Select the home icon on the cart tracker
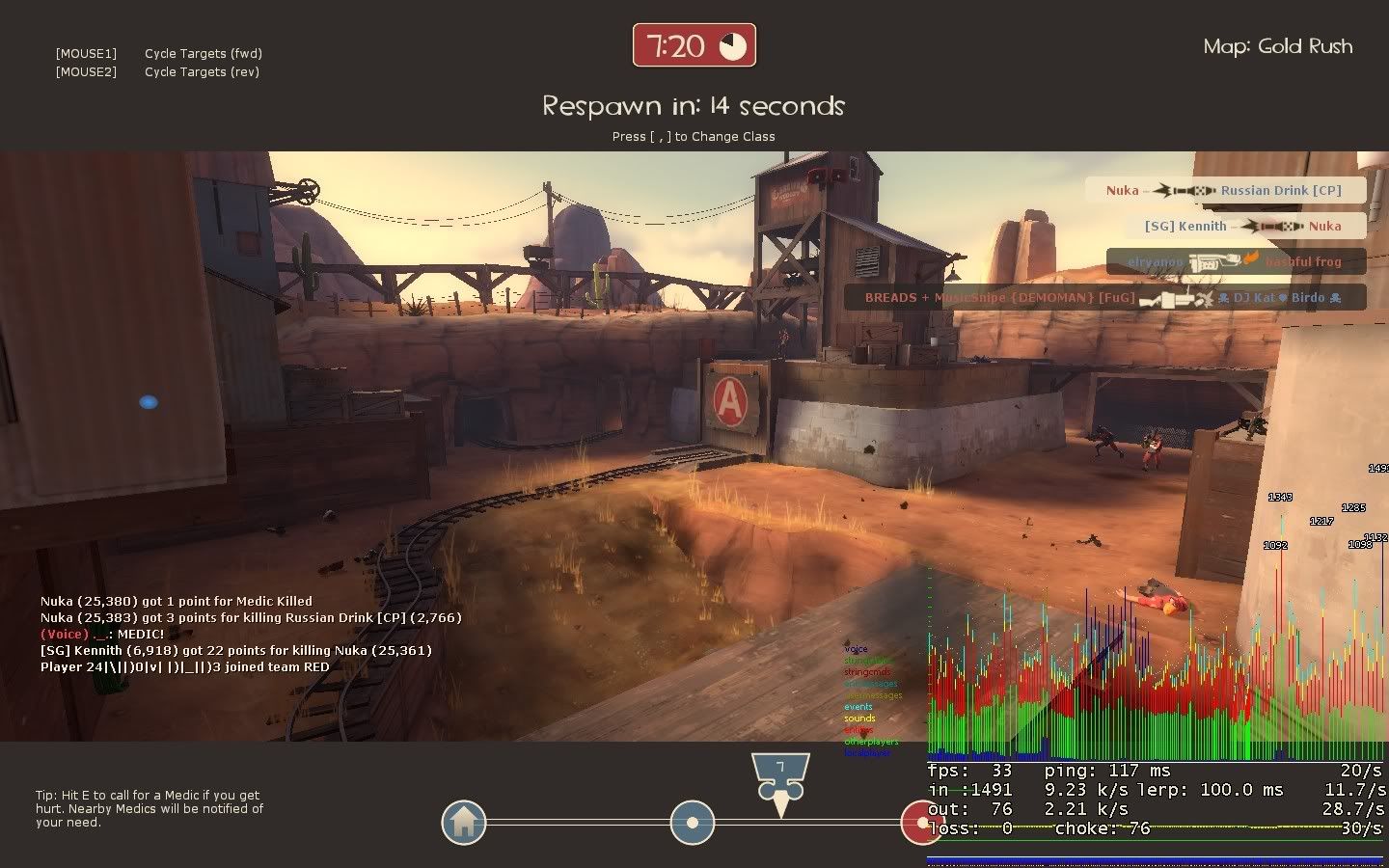 click(463, 823)
